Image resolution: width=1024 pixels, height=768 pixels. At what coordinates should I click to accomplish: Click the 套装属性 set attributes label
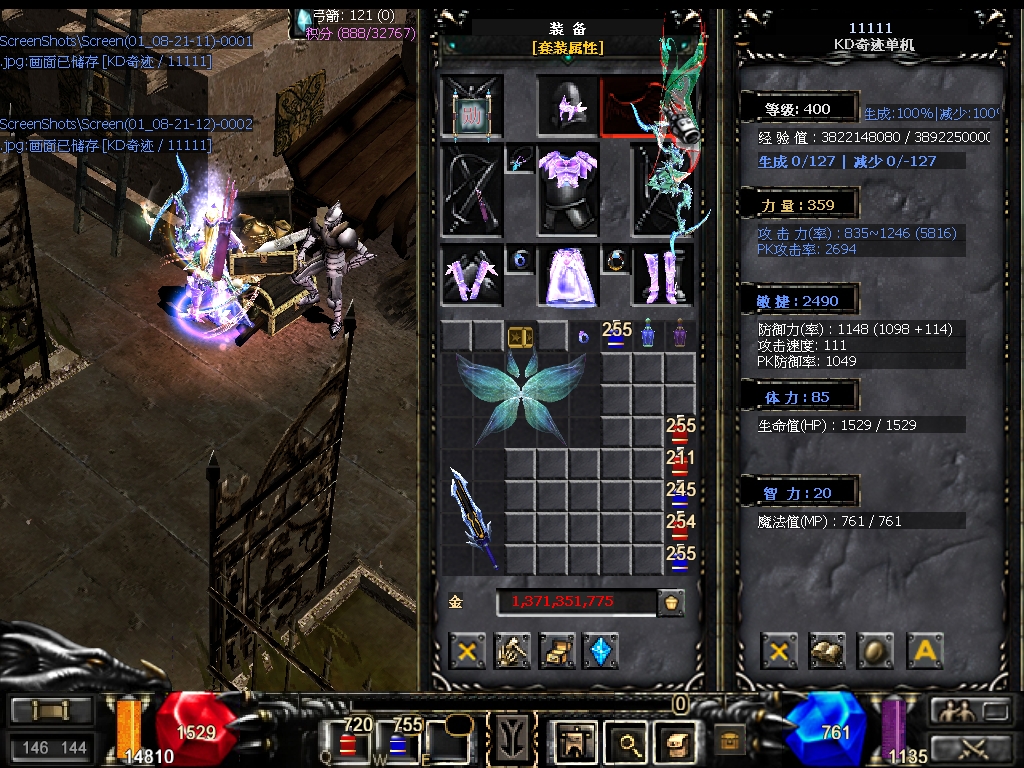(568, 48)
